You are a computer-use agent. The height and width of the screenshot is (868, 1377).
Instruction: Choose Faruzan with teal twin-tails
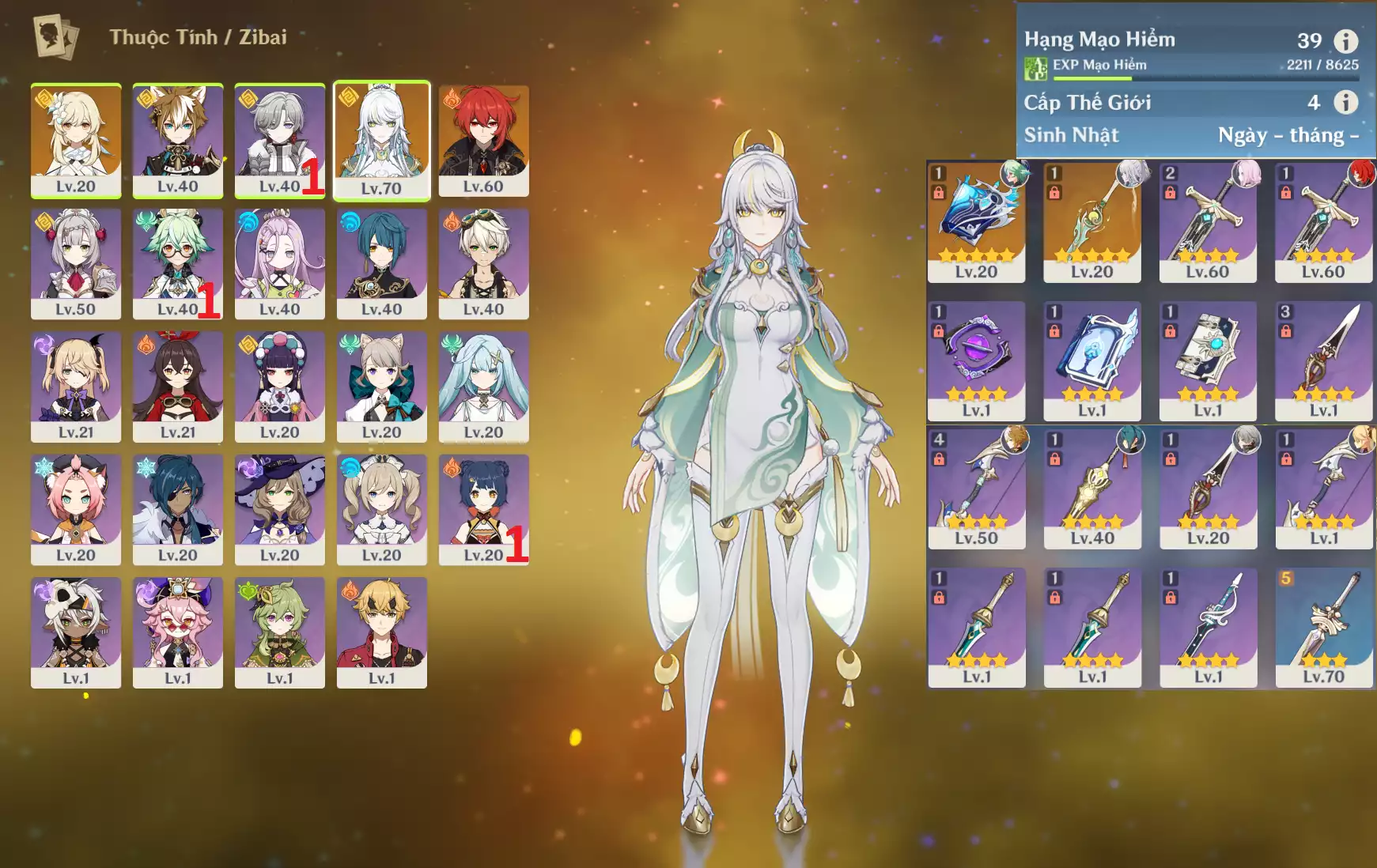tap(483, 387)
